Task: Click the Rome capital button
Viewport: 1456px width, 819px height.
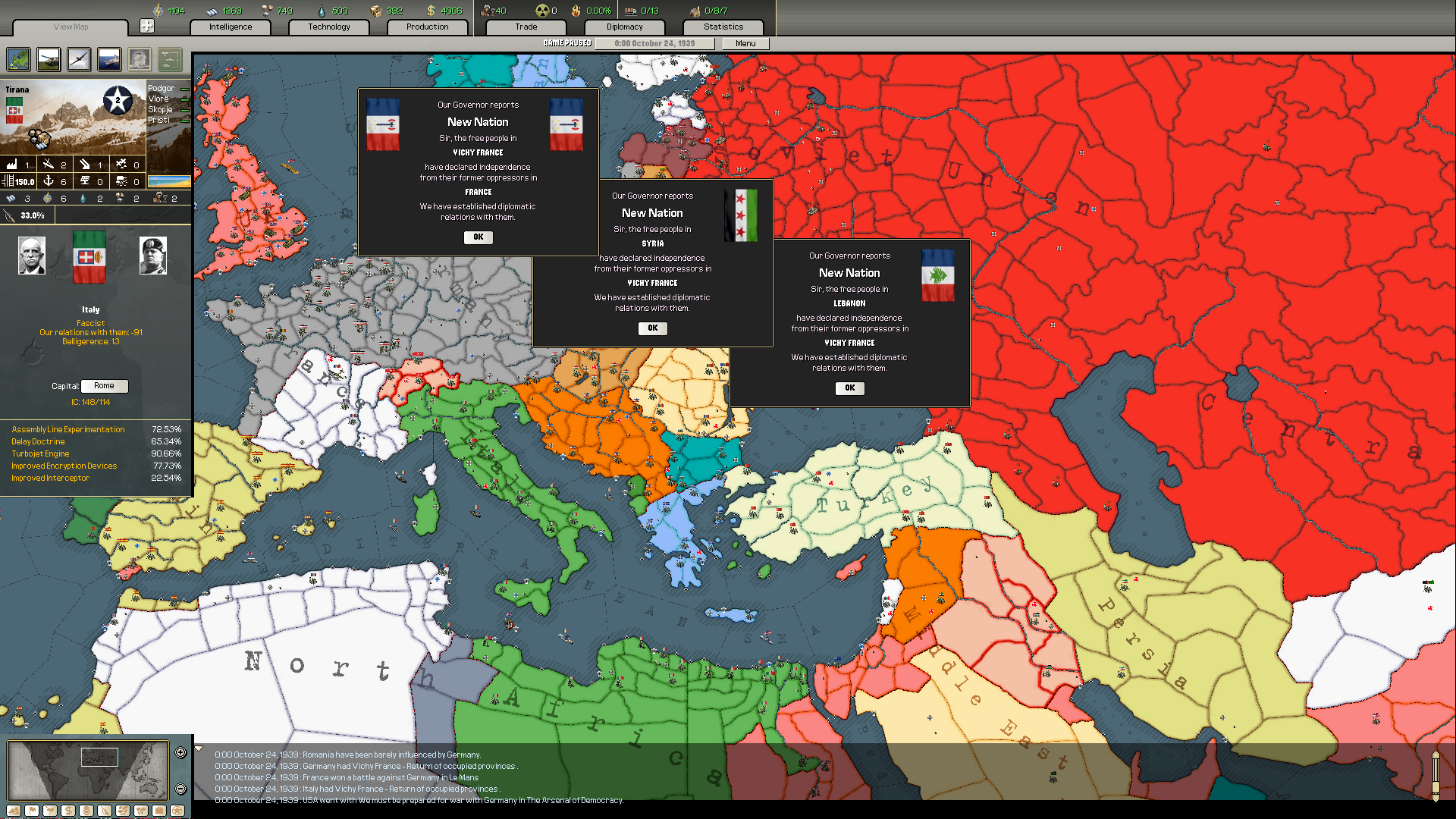Action: tap(104, 385)
